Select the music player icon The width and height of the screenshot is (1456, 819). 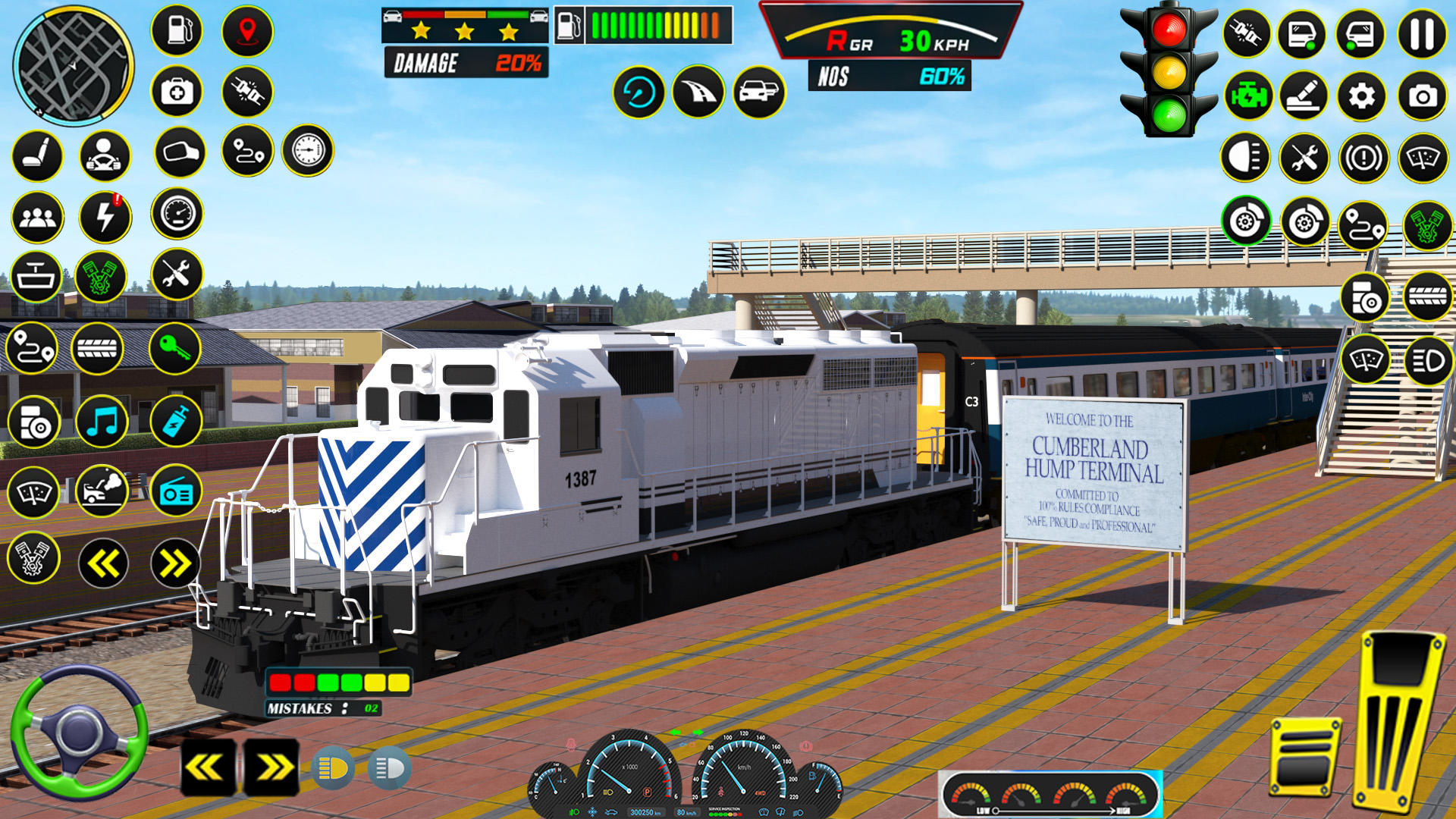(x=104, y=422)
